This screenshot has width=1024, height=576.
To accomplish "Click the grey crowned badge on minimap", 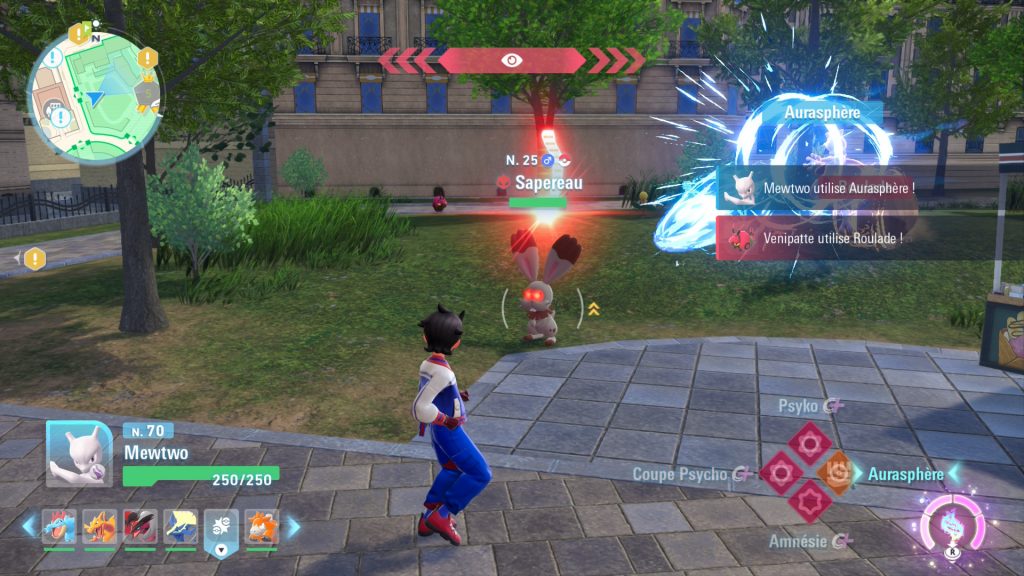I will click(148, 93).
